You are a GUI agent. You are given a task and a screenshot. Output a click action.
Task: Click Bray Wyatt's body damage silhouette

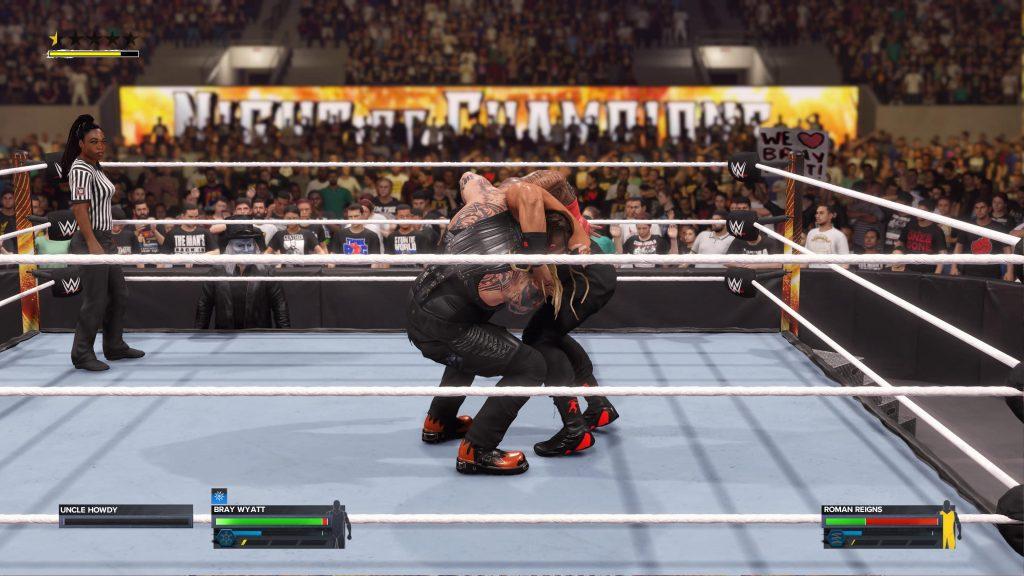[339, 524]
